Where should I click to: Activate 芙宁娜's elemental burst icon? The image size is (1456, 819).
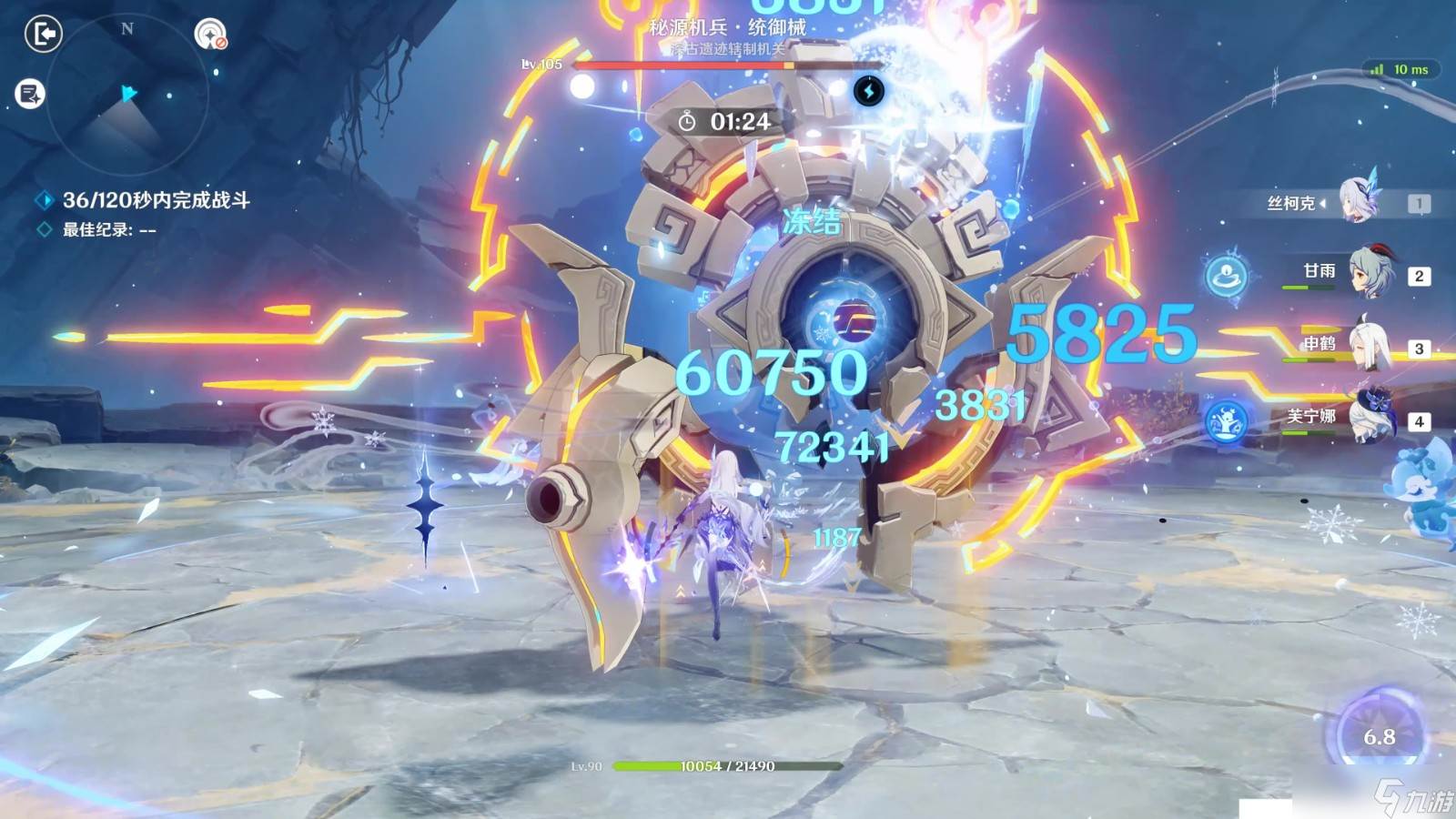[1226, 420]
